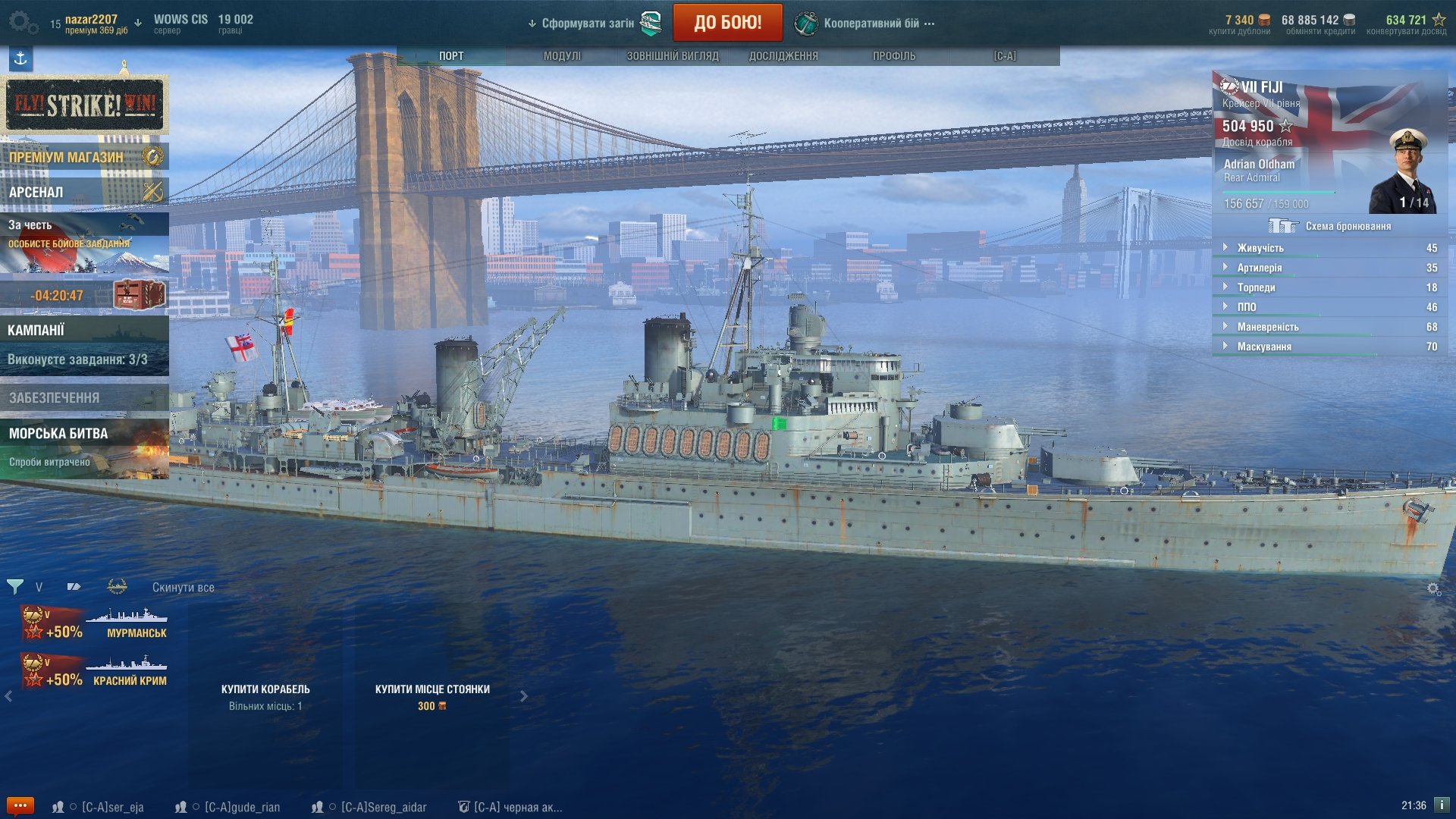Open the [C-A] clan tab
This screenshot has height=819, width=1456.
tap(1005, 56)
